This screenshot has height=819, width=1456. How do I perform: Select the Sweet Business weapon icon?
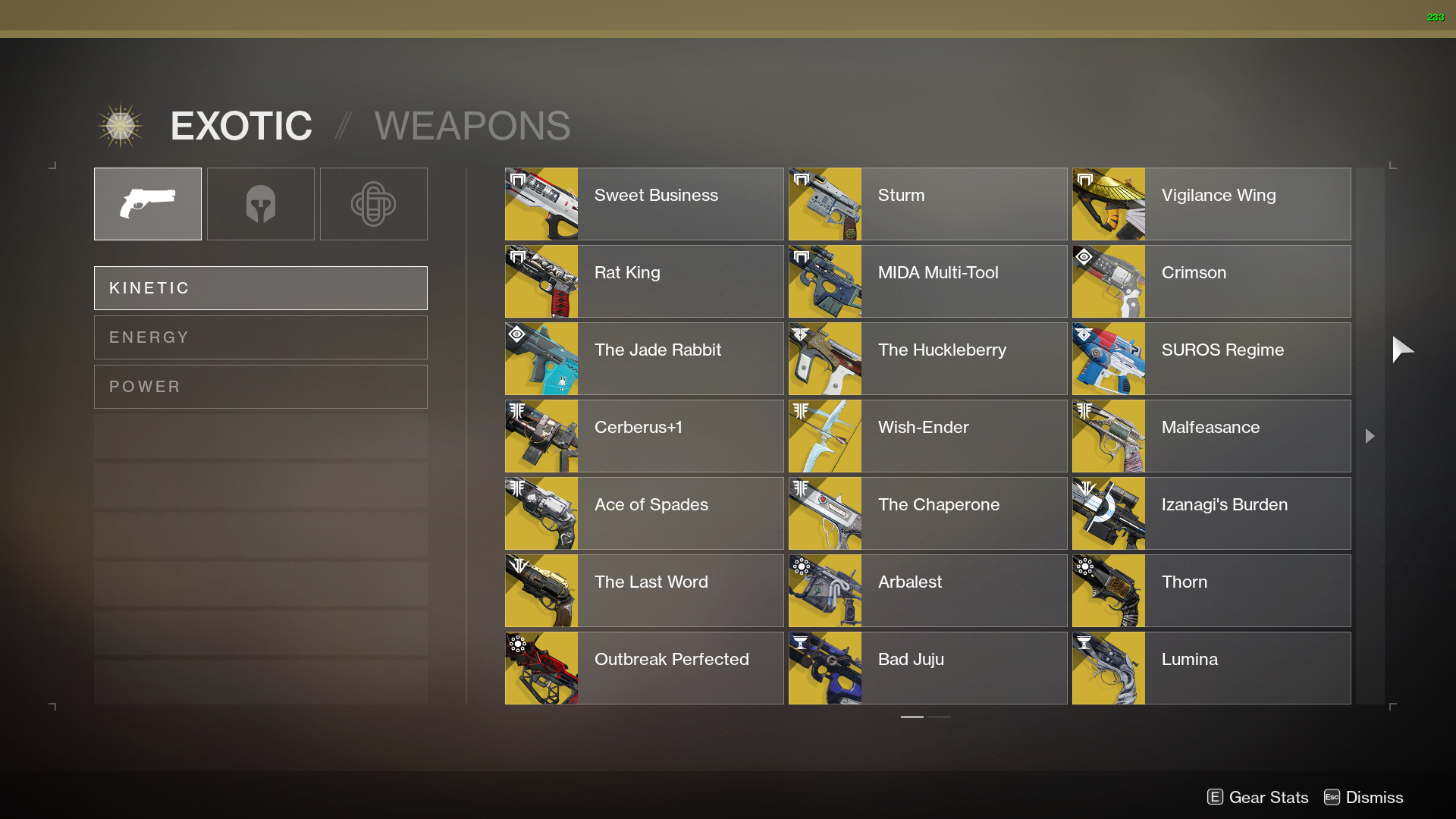coord(541,203)
